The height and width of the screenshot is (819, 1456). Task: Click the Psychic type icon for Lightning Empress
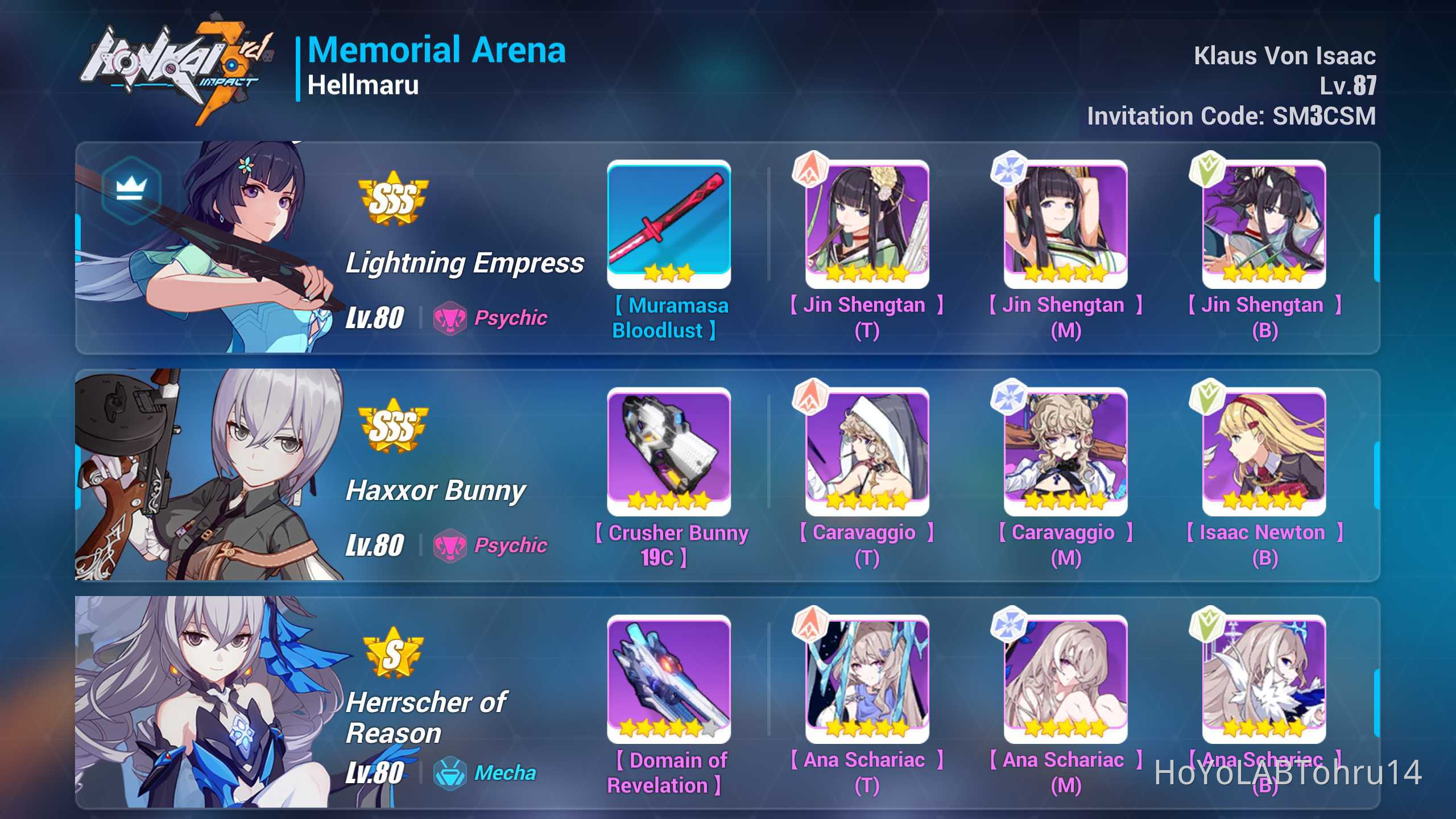pos(451,318)
